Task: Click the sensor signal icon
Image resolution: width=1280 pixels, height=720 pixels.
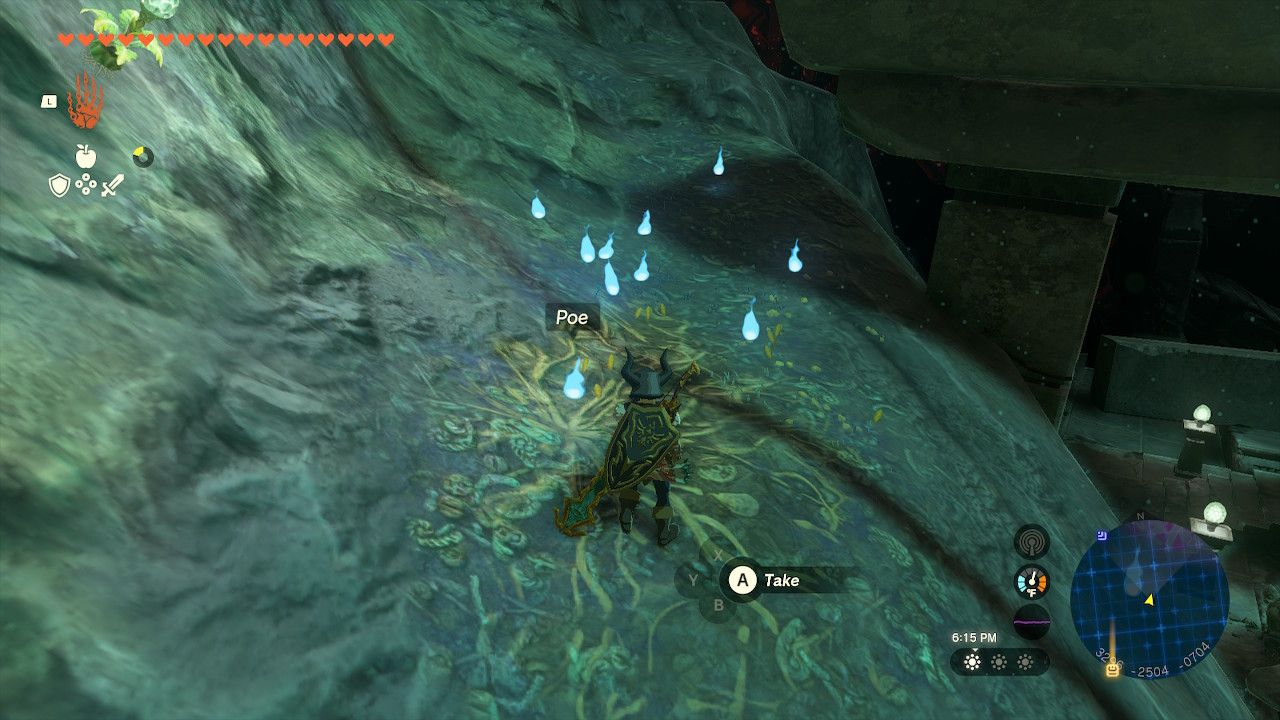Action: click(1032, 542)
